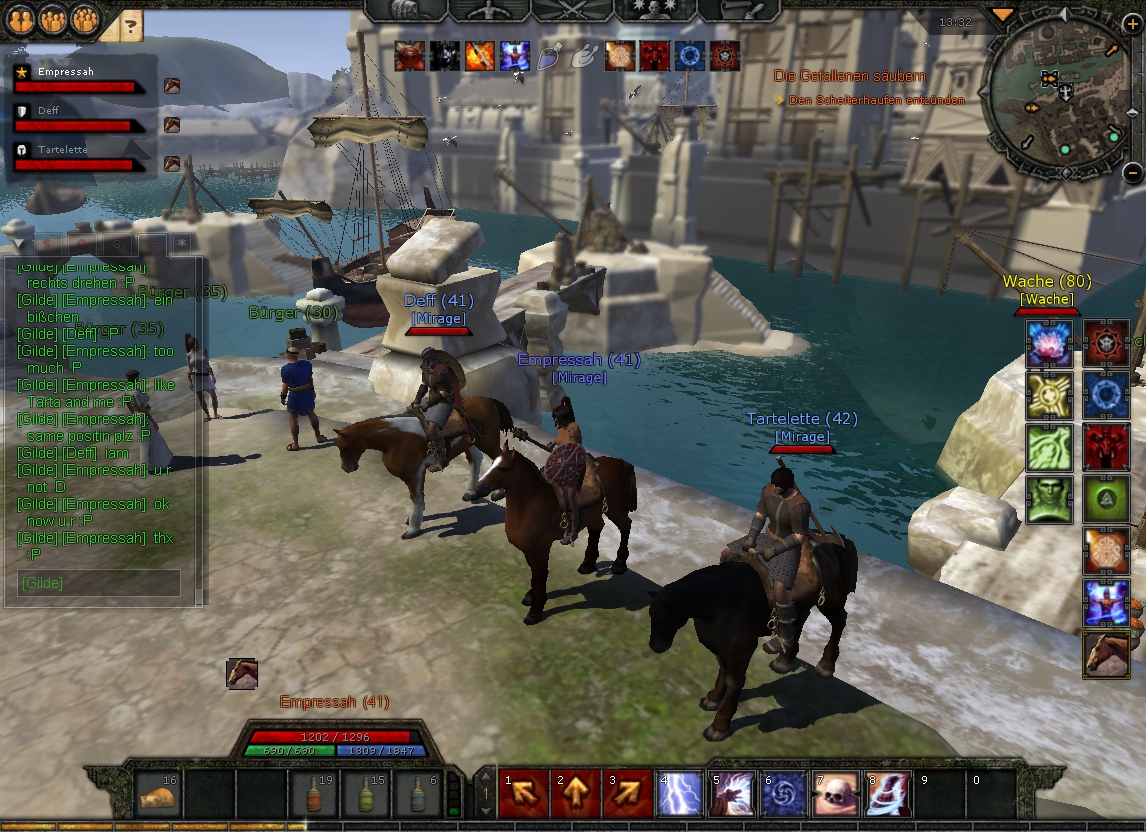The height and width of the screenshot is (832, 1146).
Task: Activate the blue swirl spell in slot 6
Action: click(783, 793)
